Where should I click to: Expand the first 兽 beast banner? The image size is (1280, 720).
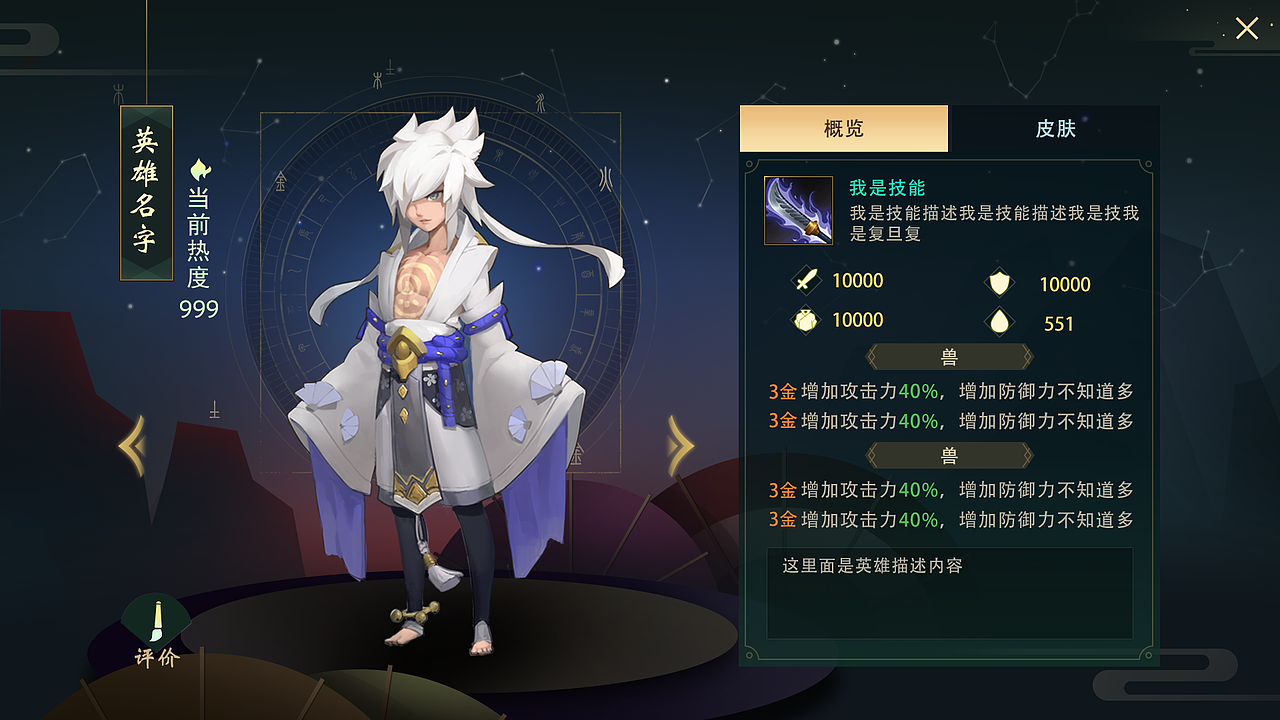(949, 357)
